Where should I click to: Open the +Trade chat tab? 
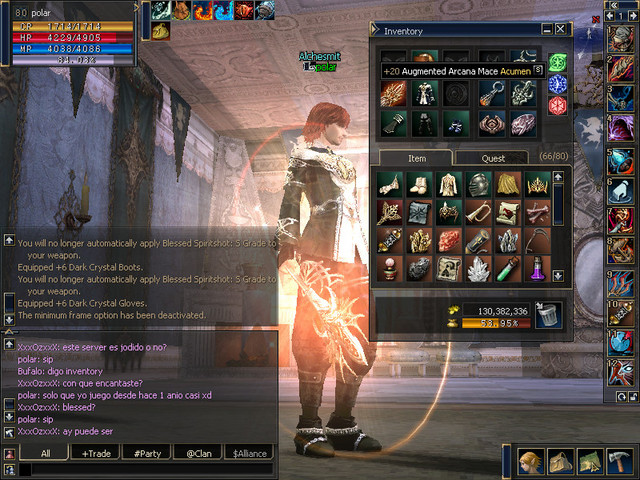(x=97, y=453)
